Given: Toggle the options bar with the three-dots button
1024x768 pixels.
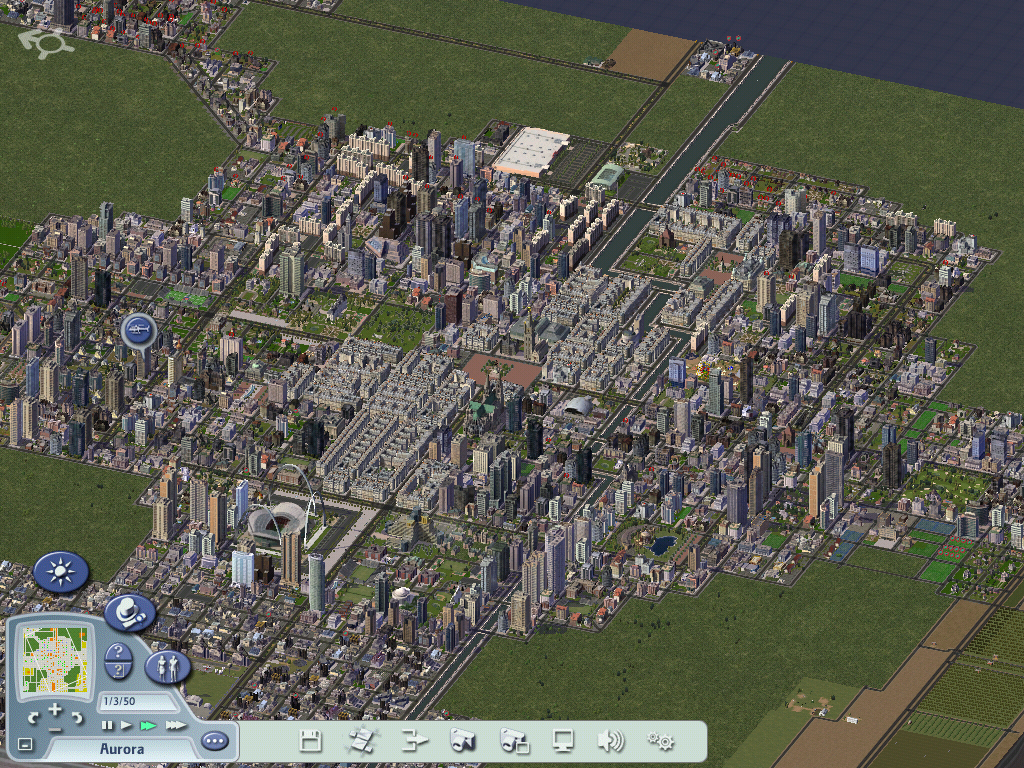Looking at the screenshot, I should tap(214, 741).
